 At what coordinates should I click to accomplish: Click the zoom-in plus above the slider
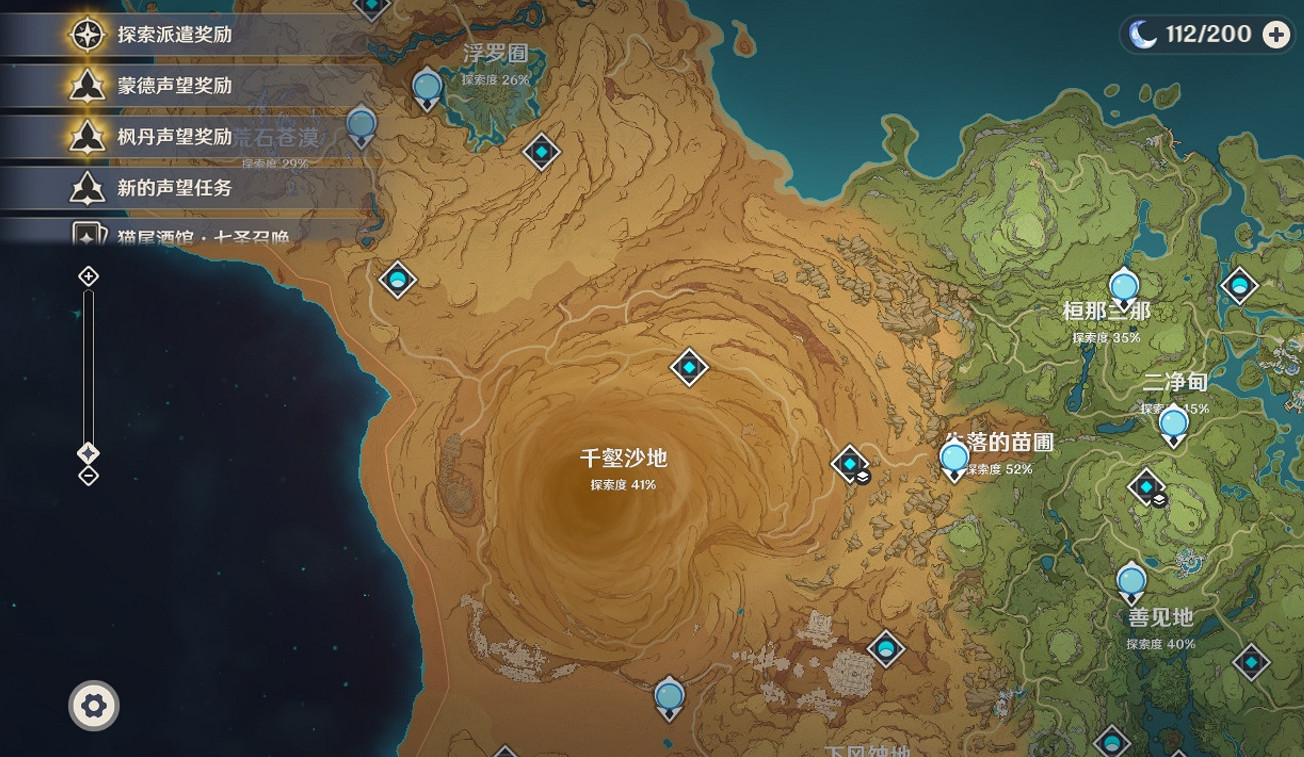coord(86,274)
